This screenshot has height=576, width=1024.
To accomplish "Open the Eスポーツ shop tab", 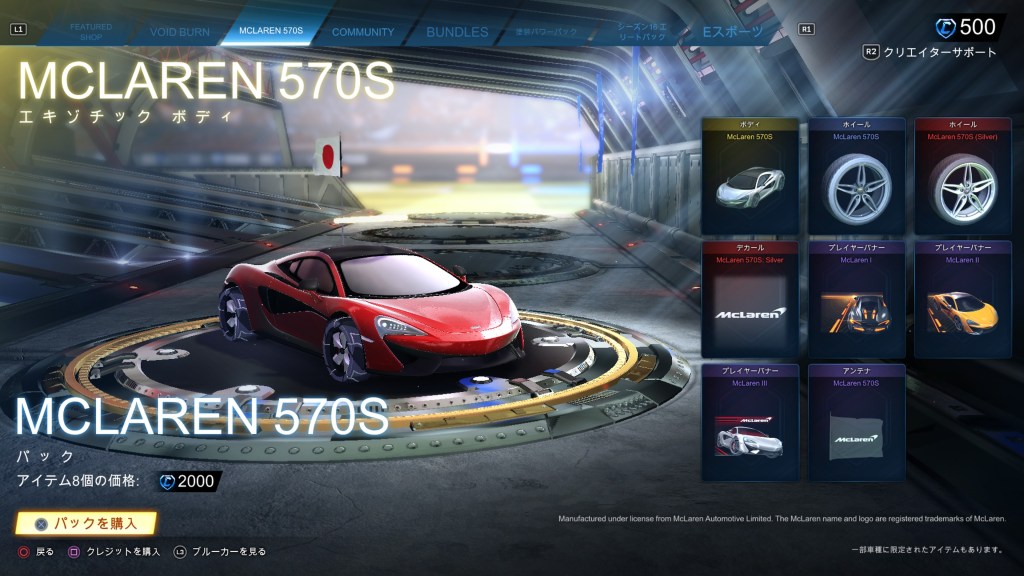I will coord(733,32).
